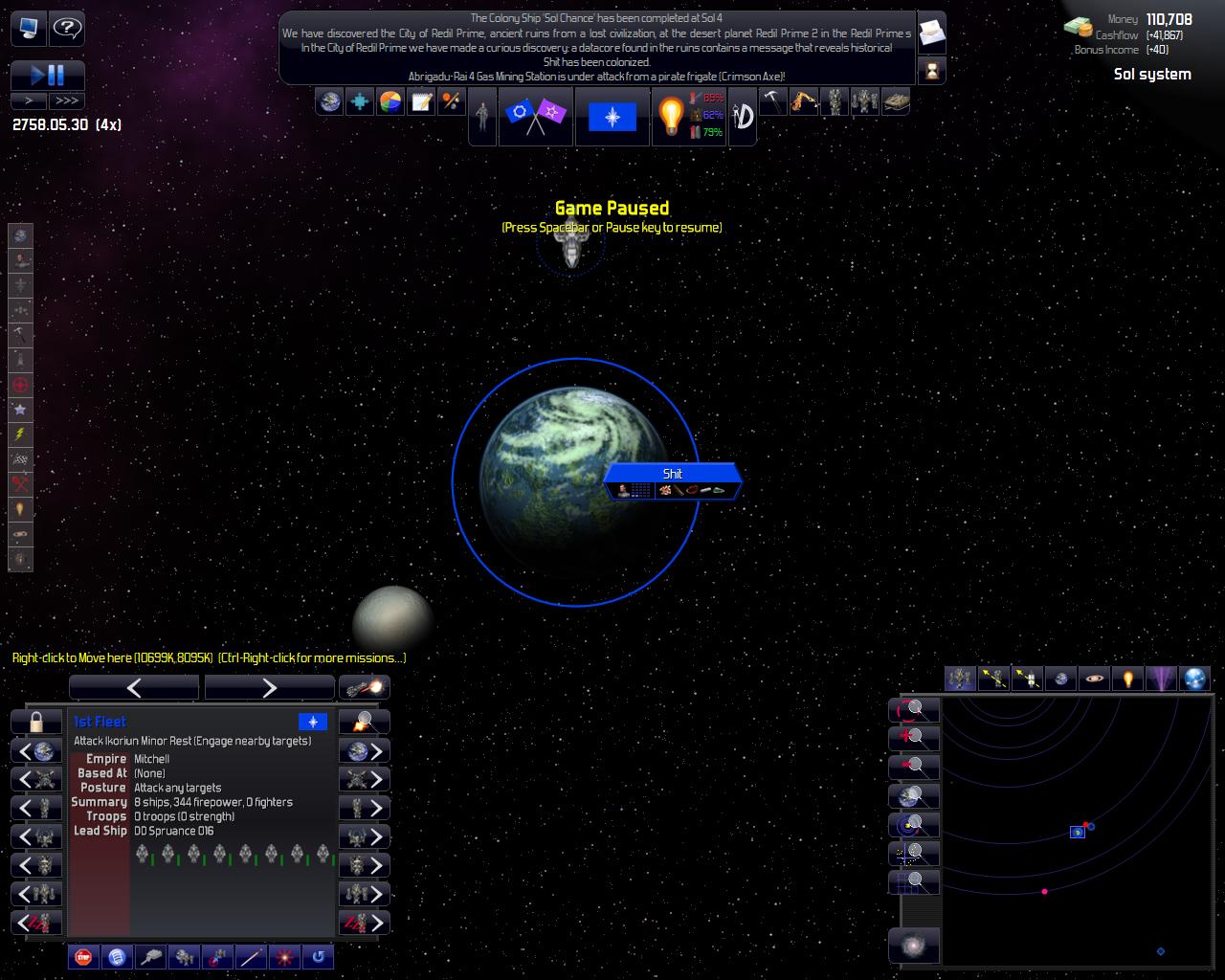Cycle to the next colony globe button
The width and height of the screenshot is (1225, 980).
coord(365,751)
